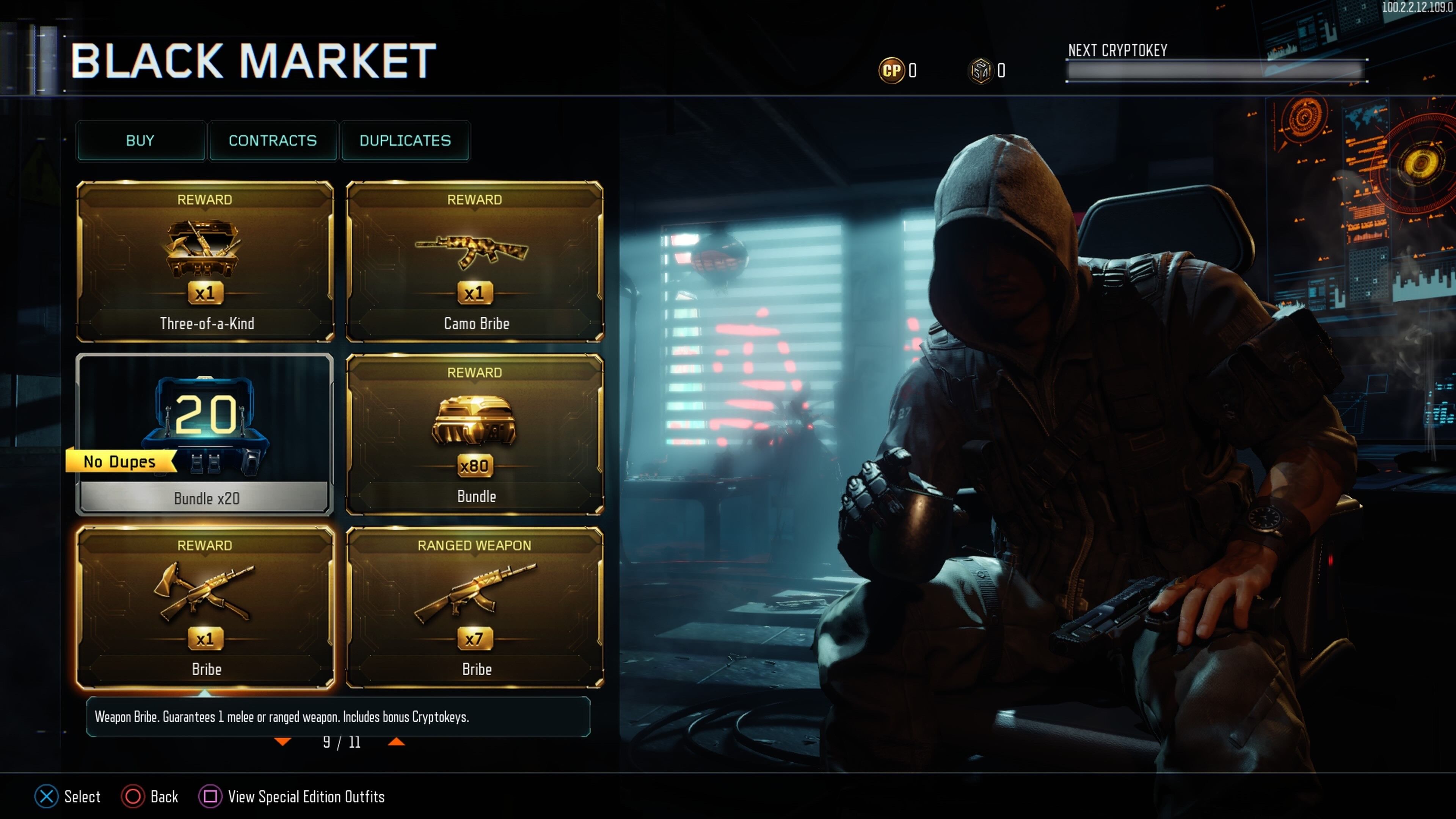The height and width of the screenshot is (819, 1456).
Task: Click the orange down arrow page control
Action: point(282,742)
